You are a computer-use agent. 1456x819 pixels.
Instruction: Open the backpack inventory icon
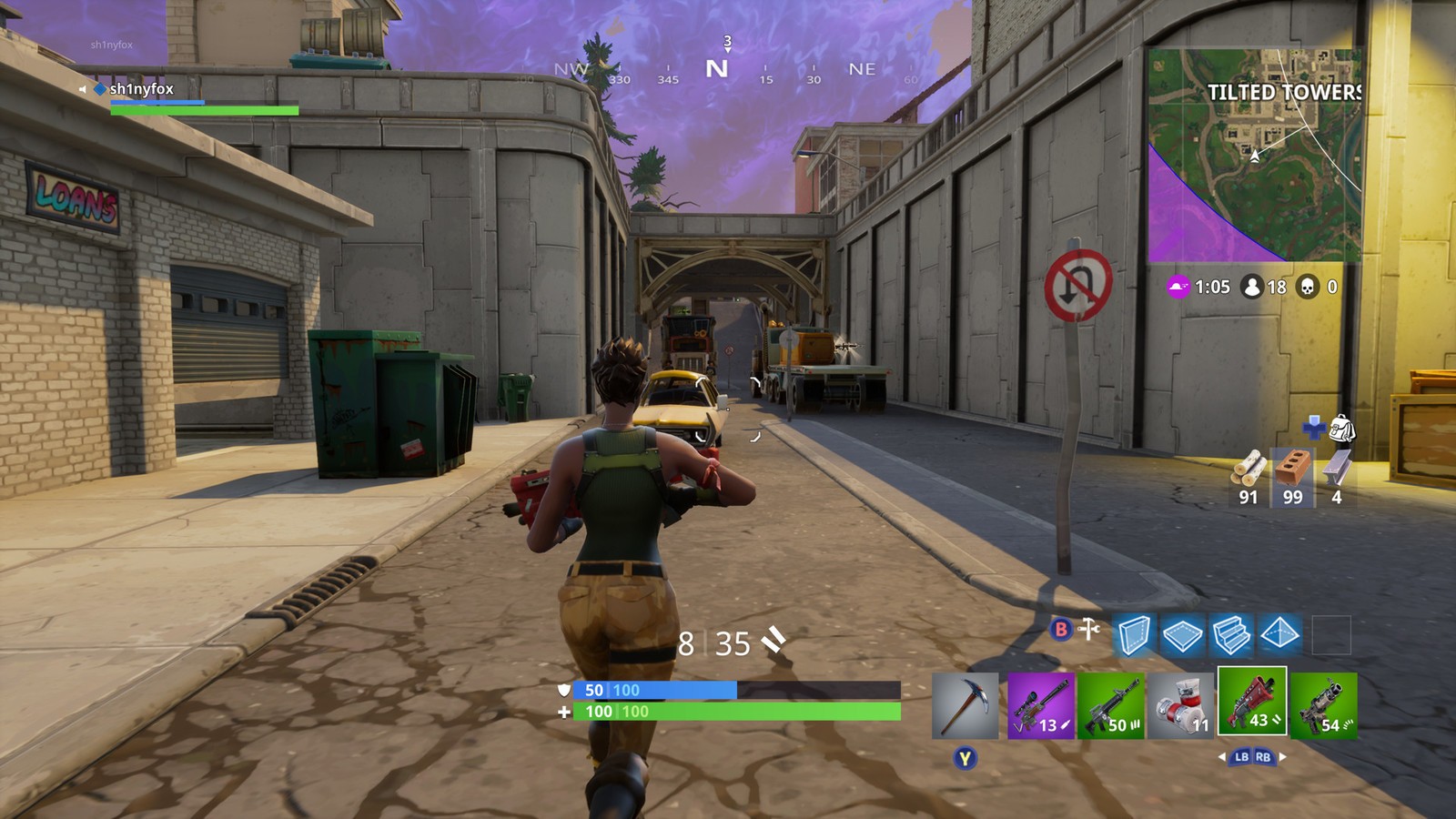click(x=1341, y=427)
